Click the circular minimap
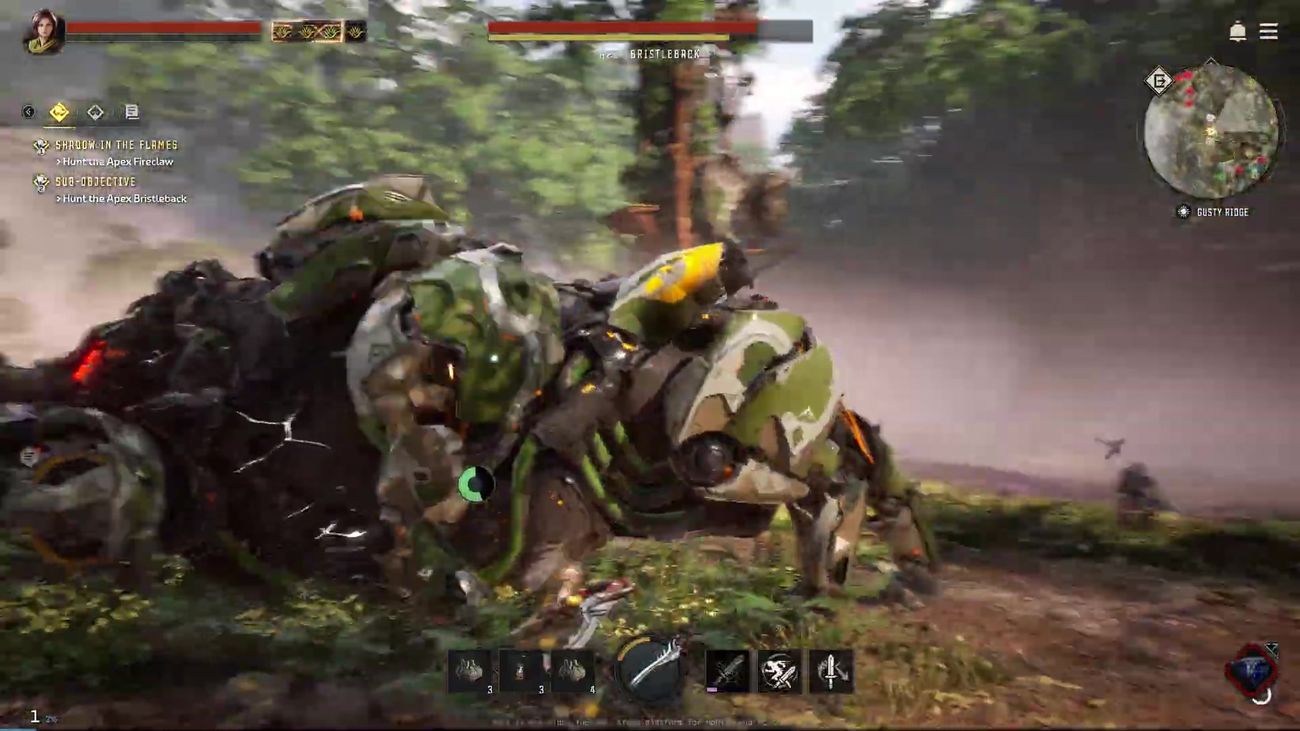The image size is (1300, 731). [x=1211, y=131]
